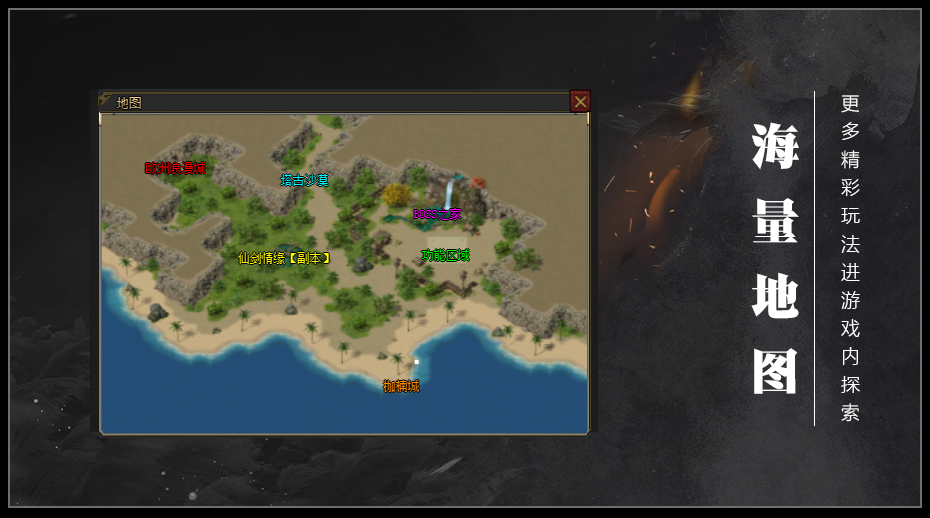Select the green 功能区域 map label

[445, 255]
